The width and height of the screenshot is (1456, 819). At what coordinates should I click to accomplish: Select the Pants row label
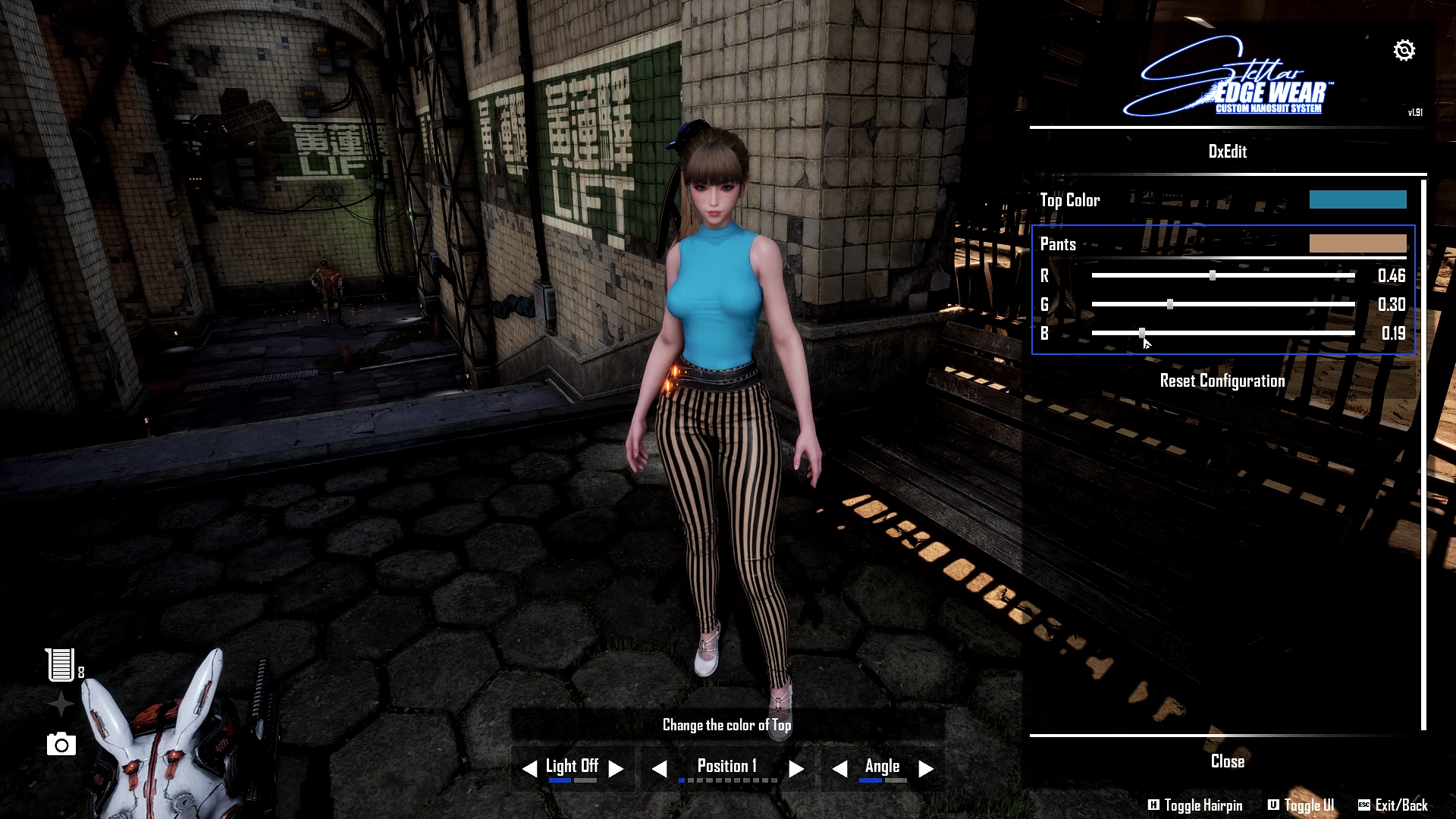1058,244
